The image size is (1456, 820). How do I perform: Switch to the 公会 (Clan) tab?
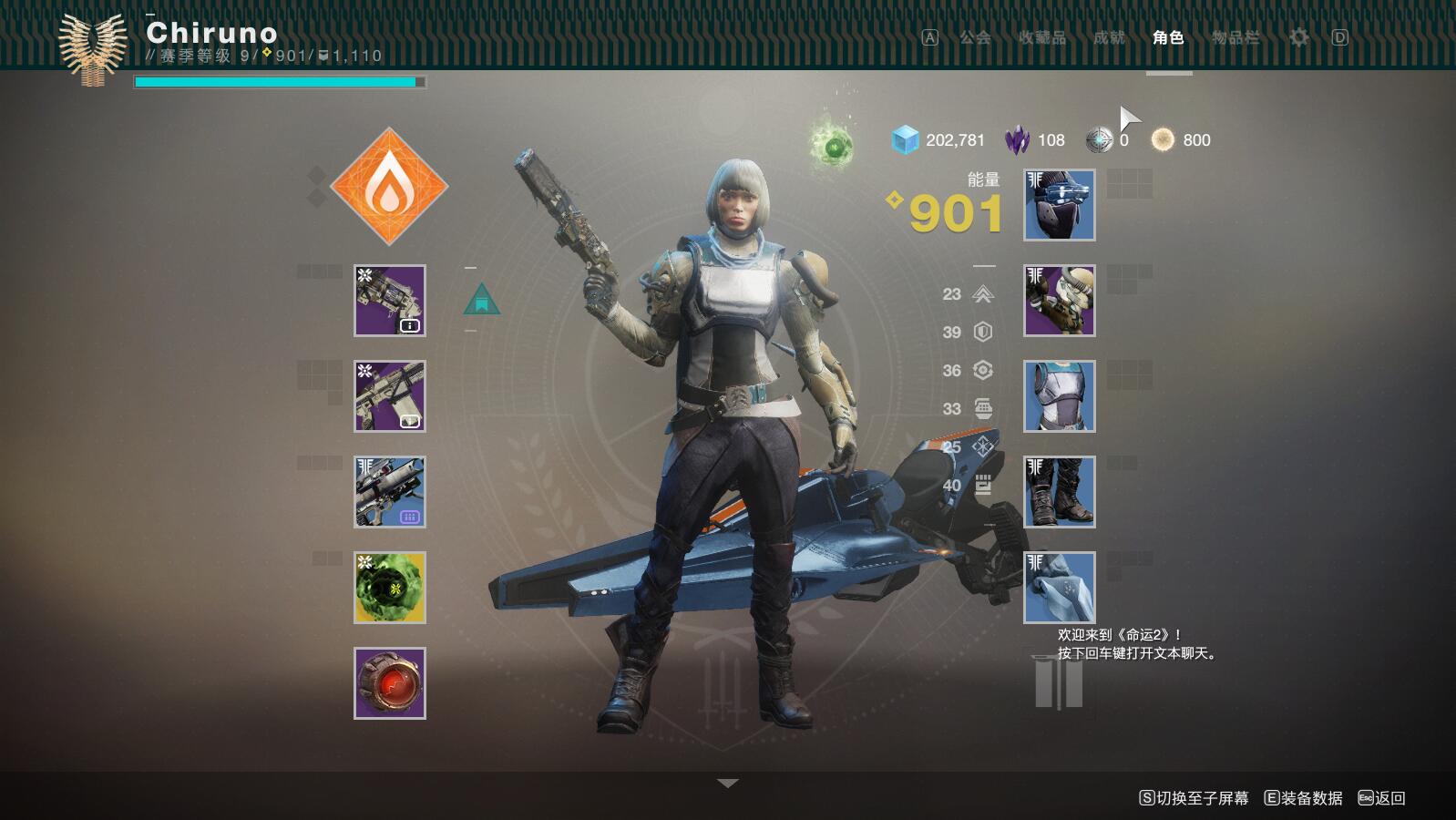(x=975, y=37)
